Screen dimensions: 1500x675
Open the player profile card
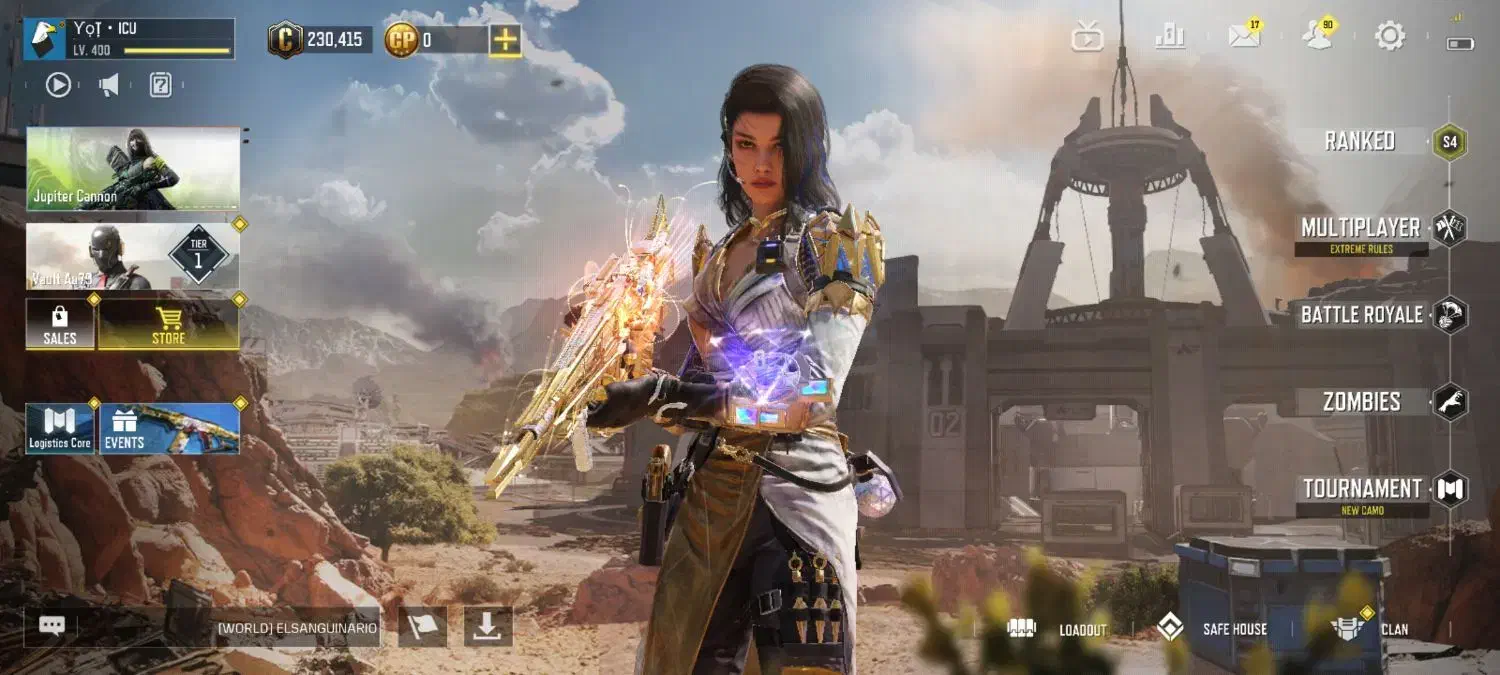129,39
